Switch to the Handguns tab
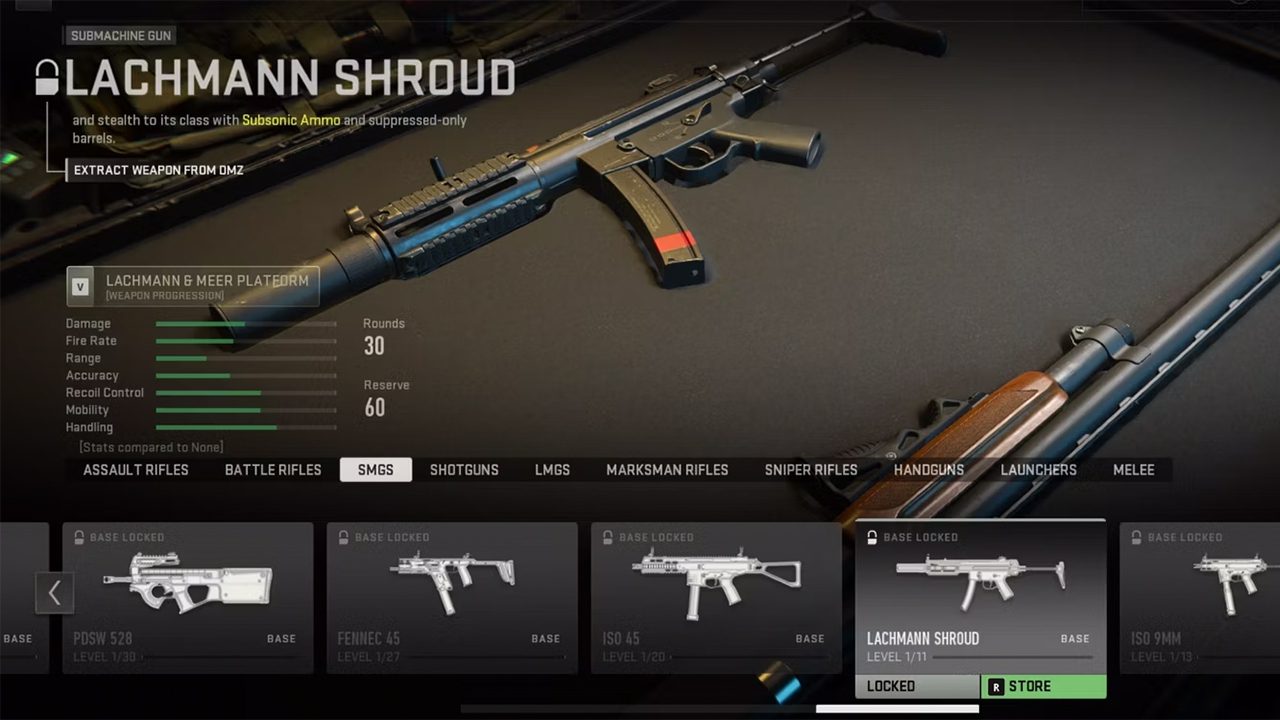 pos(929,470)
